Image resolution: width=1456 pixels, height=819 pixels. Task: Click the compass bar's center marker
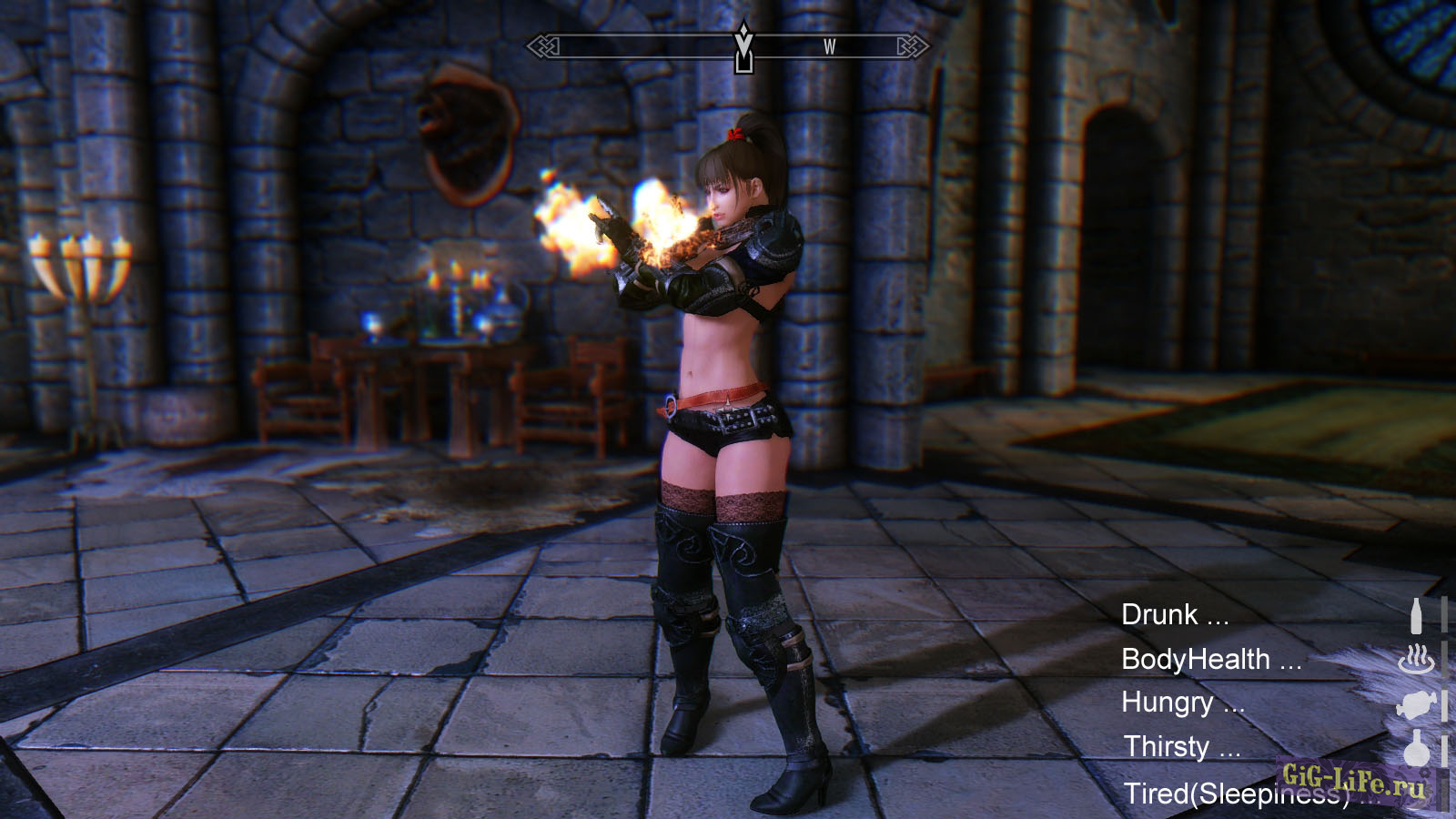tap(743, 46)
